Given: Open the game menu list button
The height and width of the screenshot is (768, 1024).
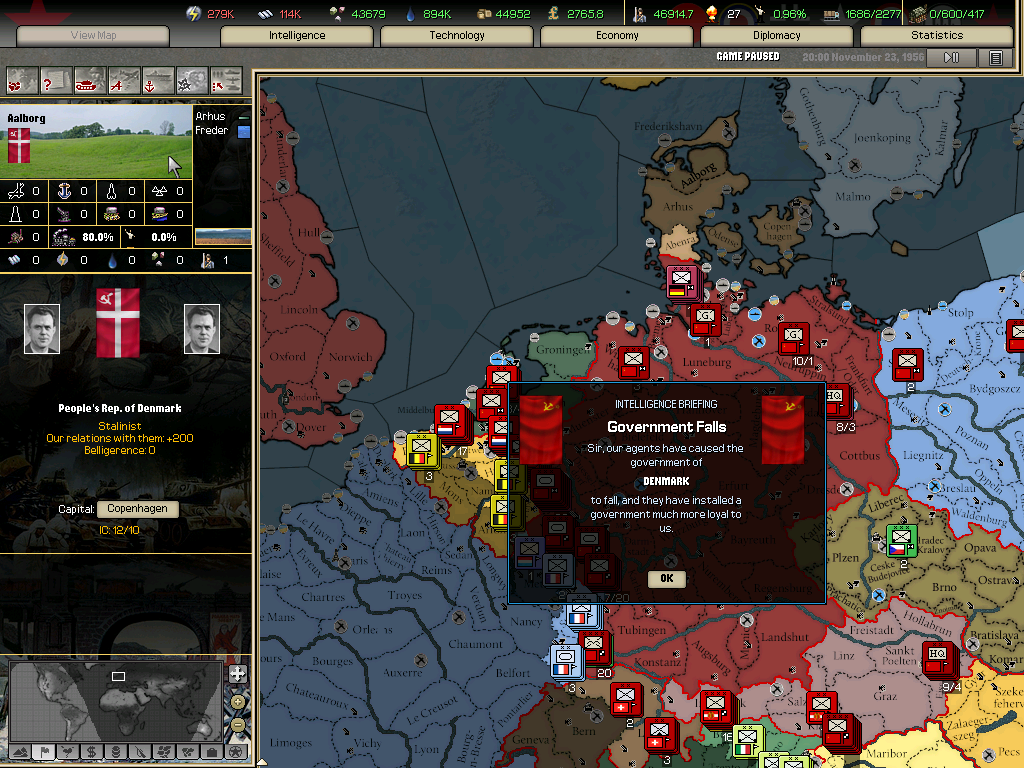Looking at the screenshot, I should click(x=995, y=58).
